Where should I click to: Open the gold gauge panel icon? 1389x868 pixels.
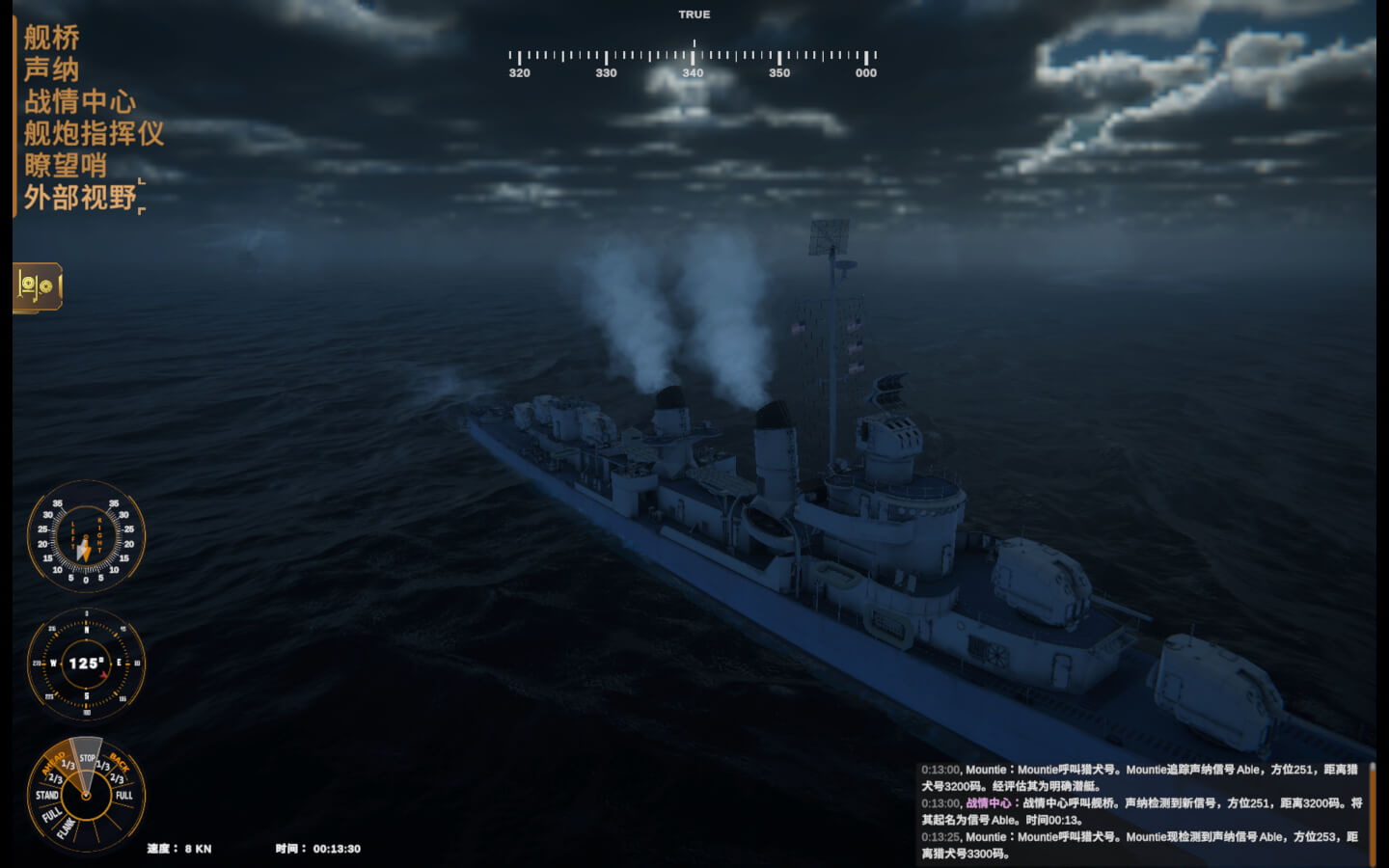tap(38, 286)
